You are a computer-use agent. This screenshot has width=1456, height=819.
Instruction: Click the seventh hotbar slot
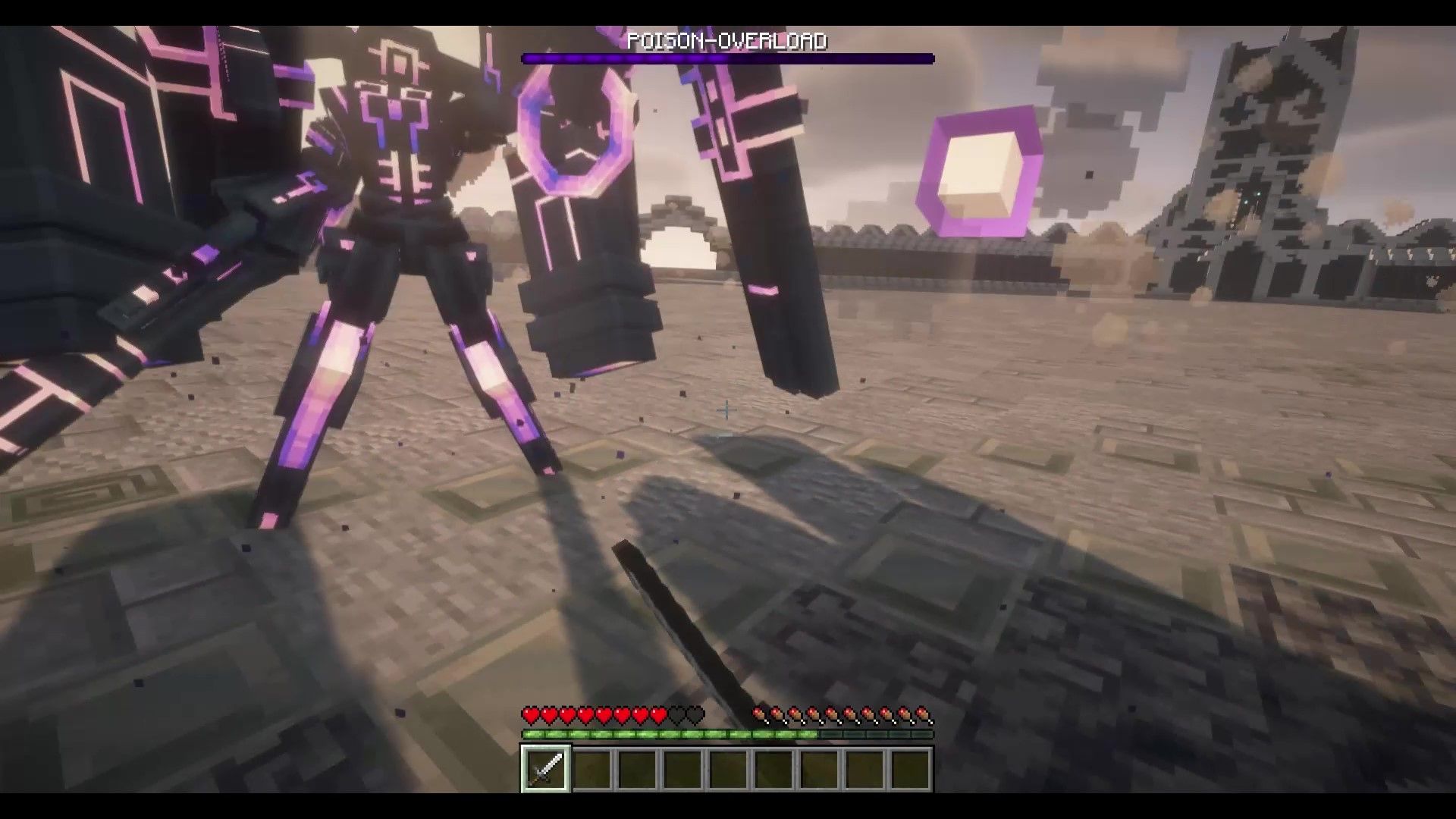[x=819, y=770]
